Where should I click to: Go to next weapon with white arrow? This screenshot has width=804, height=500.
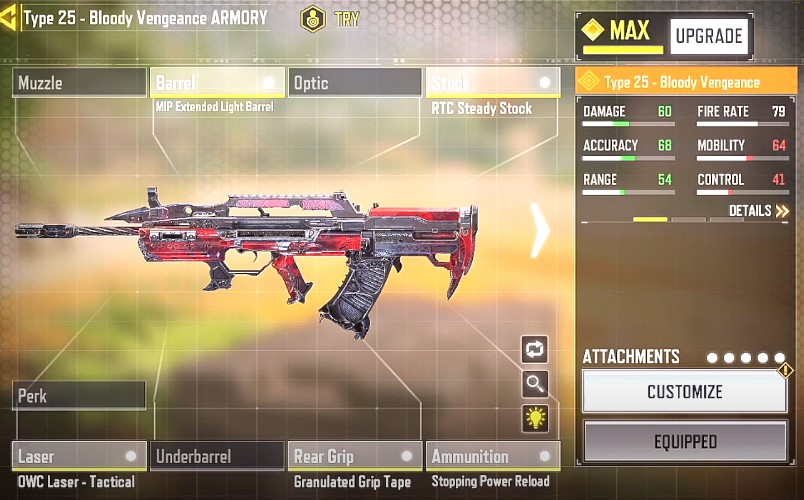(x=540, y=231)
